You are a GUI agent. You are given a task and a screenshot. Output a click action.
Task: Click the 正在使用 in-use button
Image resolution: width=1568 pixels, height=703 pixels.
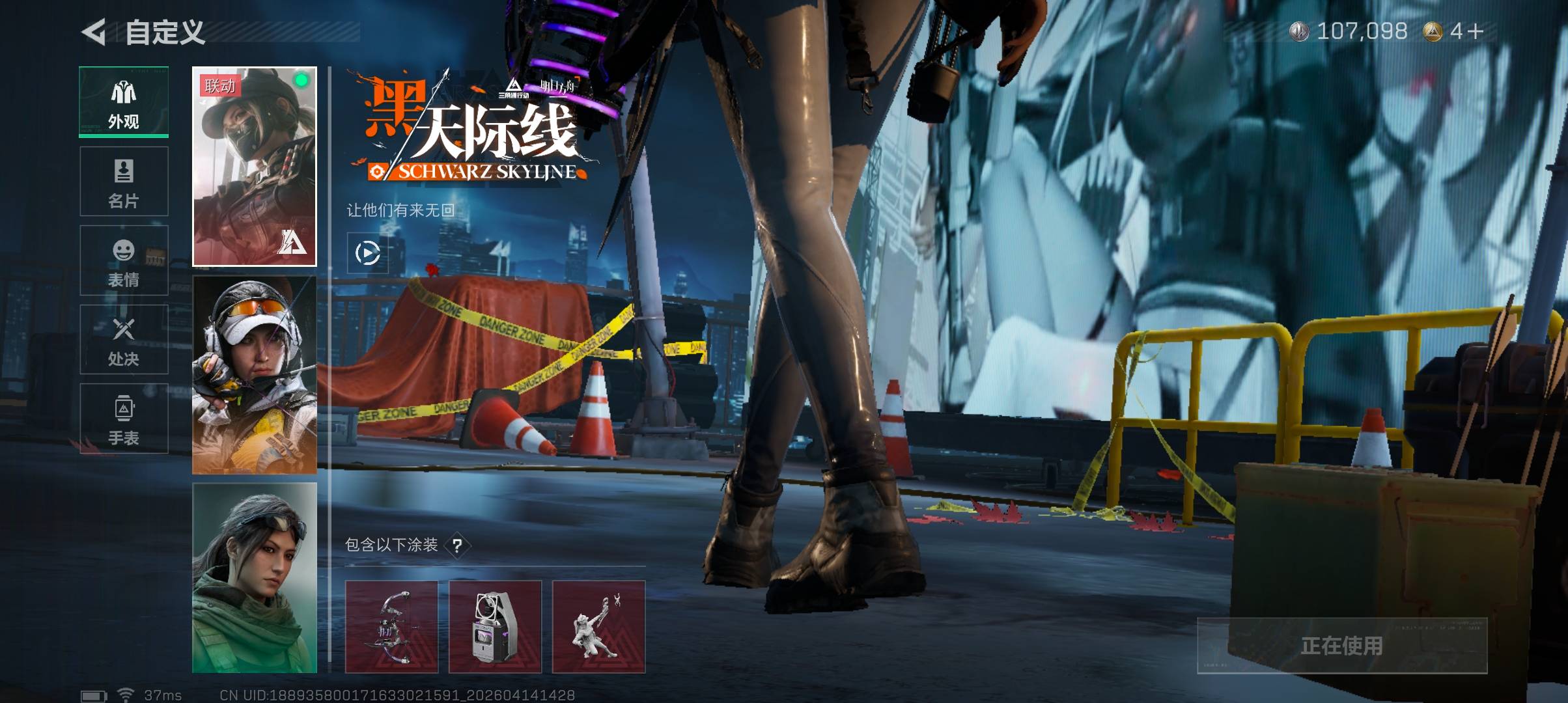click(x=1341, y=646)
